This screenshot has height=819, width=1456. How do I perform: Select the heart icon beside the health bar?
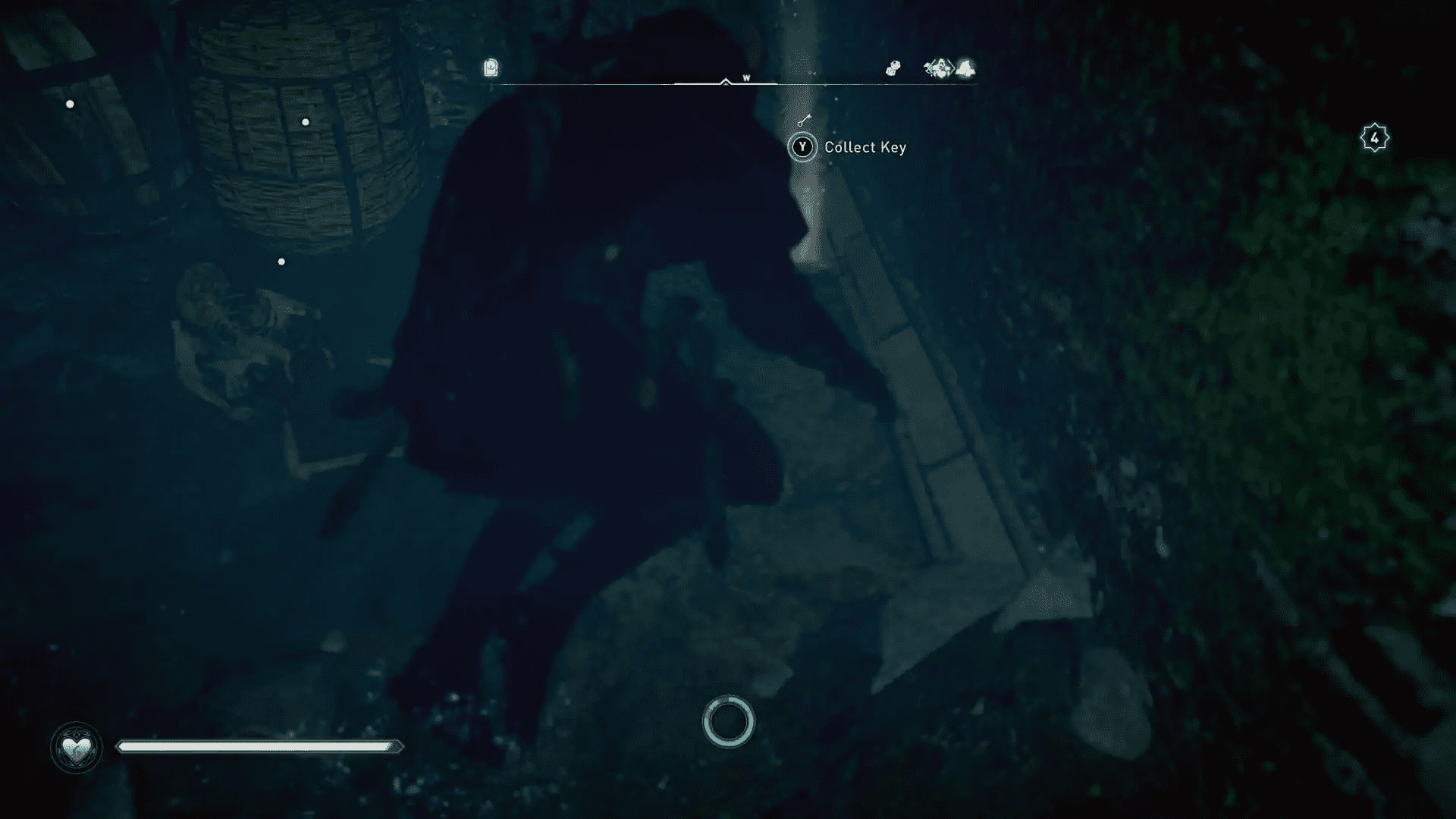[77, 747]
